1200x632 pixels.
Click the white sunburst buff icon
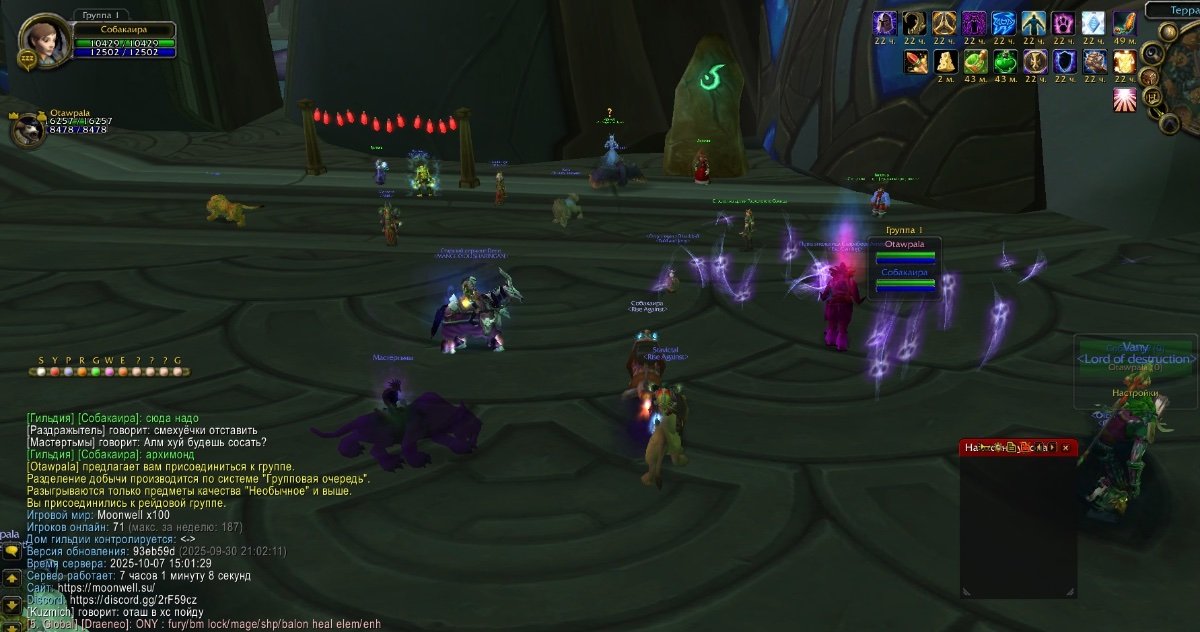pos(1124,100)
